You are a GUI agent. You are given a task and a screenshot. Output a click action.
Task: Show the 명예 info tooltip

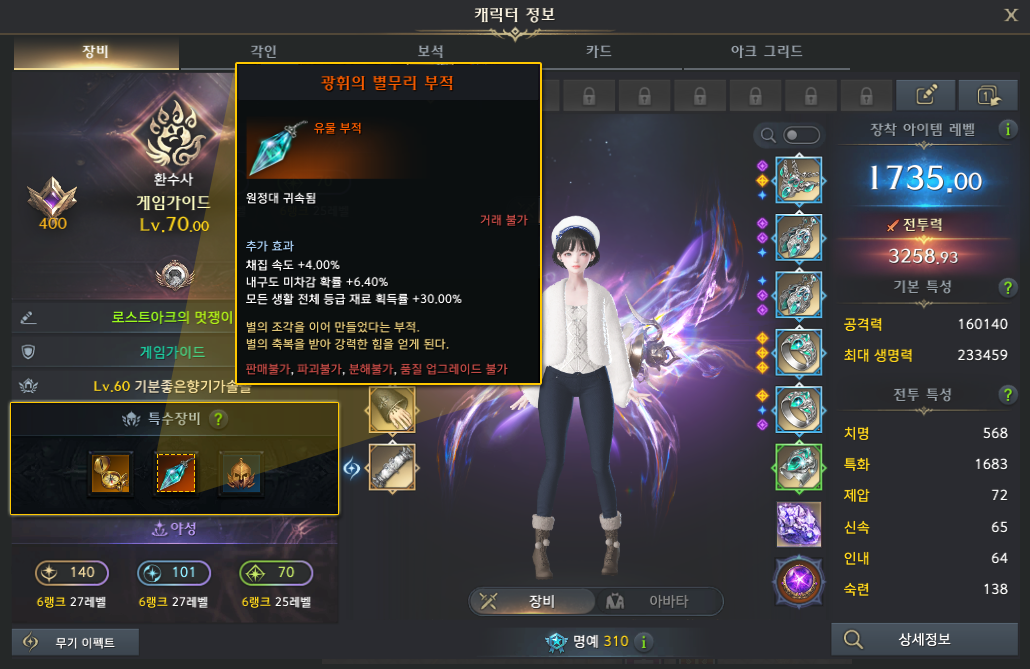point(644,642)
